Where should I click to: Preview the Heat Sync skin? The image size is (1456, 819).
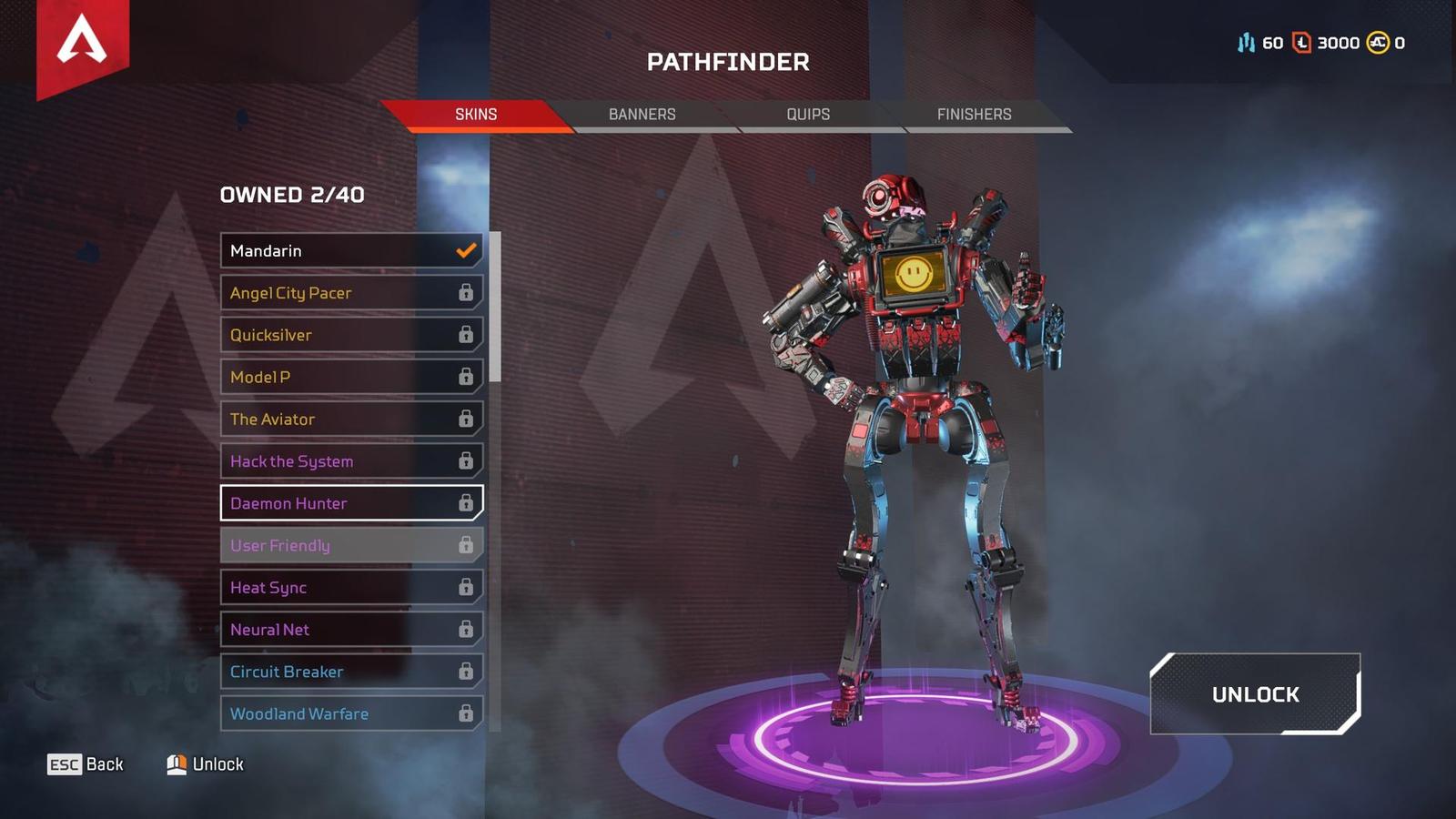(351, 588)
